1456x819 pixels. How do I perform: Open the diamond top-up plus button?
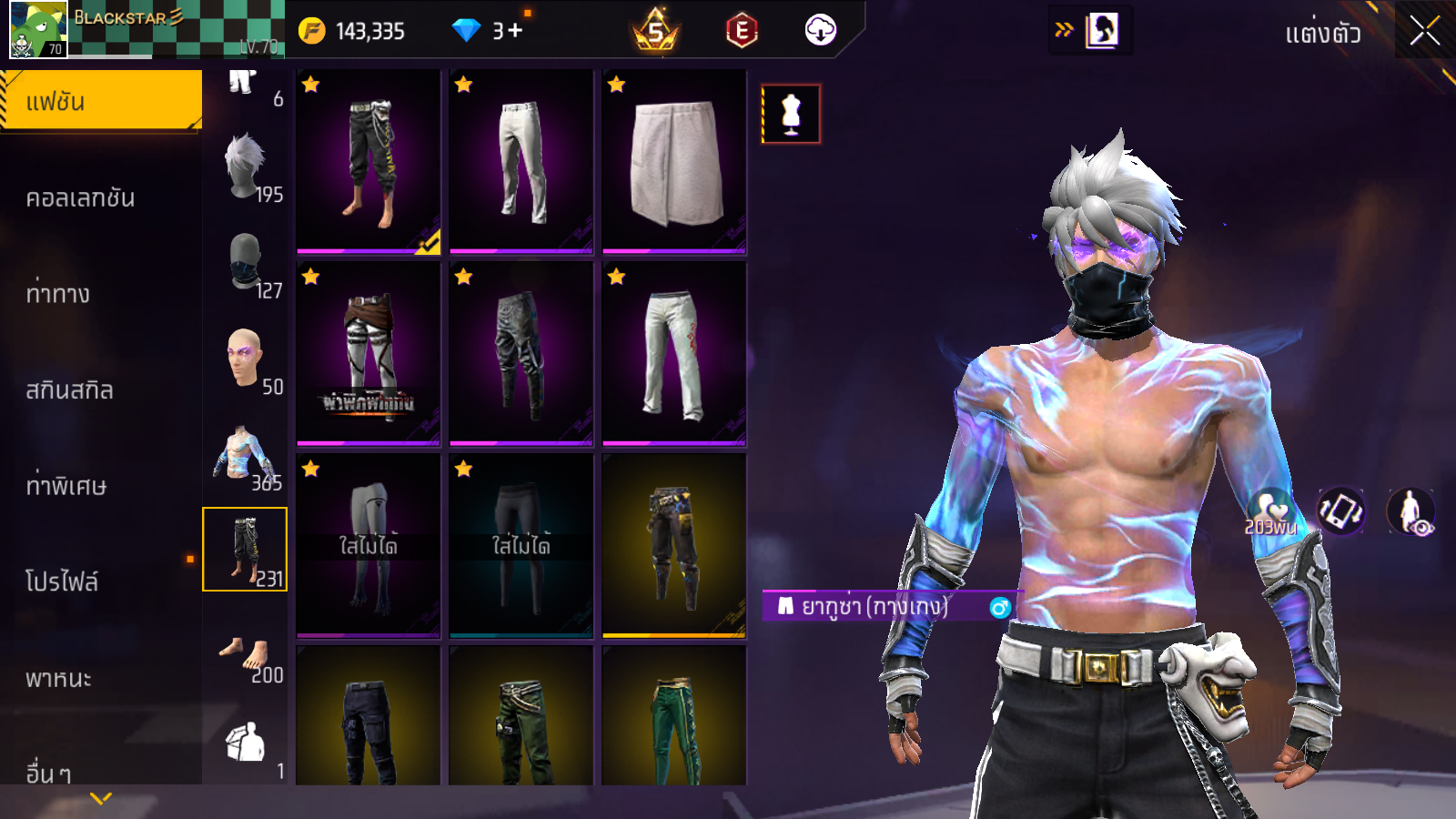click(515, 31)
